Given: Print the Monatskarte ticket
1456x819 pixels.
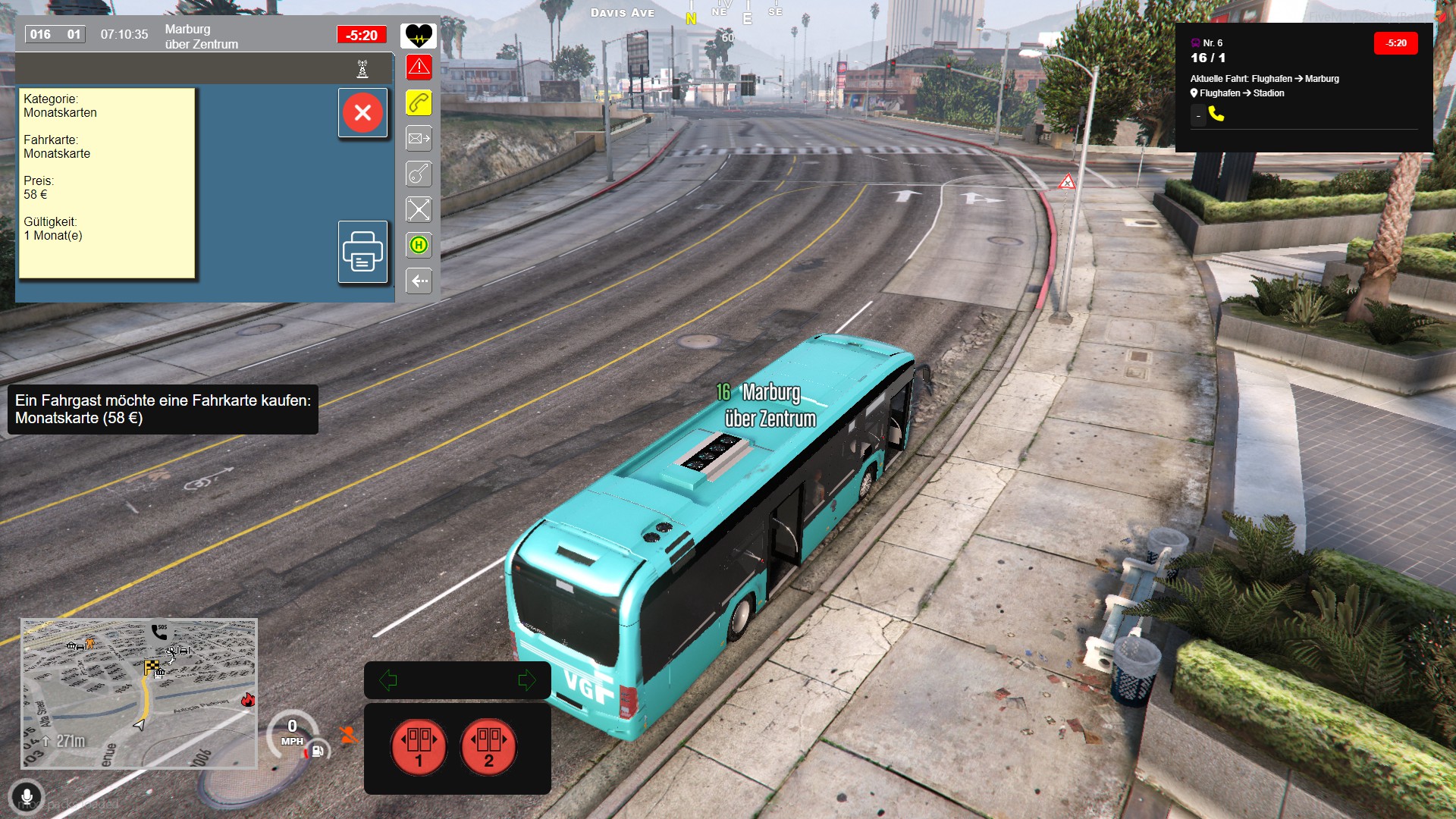Looking at the screenshot, I should (x=362, y=252).
